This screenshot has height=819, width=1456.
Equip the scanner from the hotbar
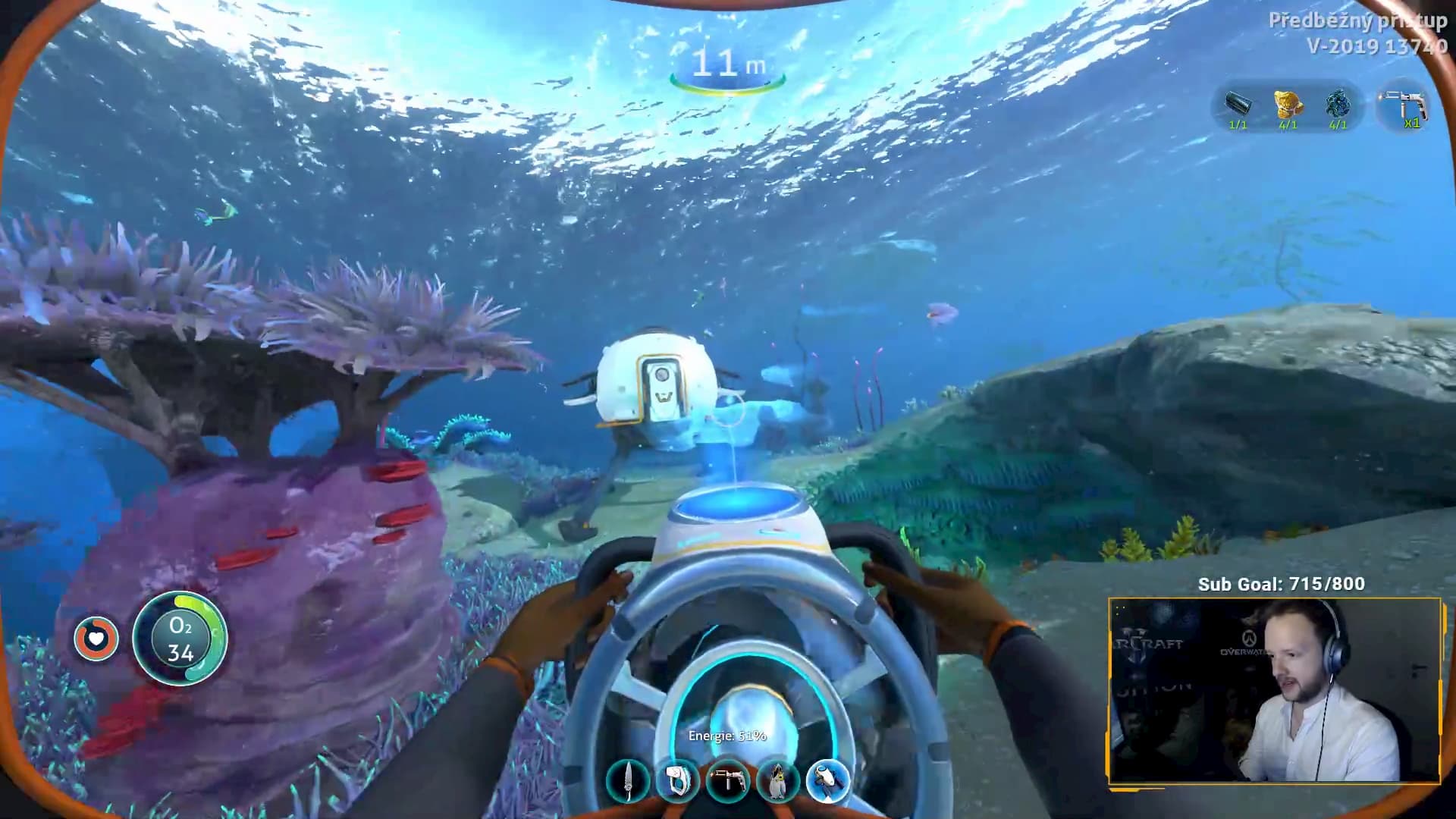coord(677,782)
